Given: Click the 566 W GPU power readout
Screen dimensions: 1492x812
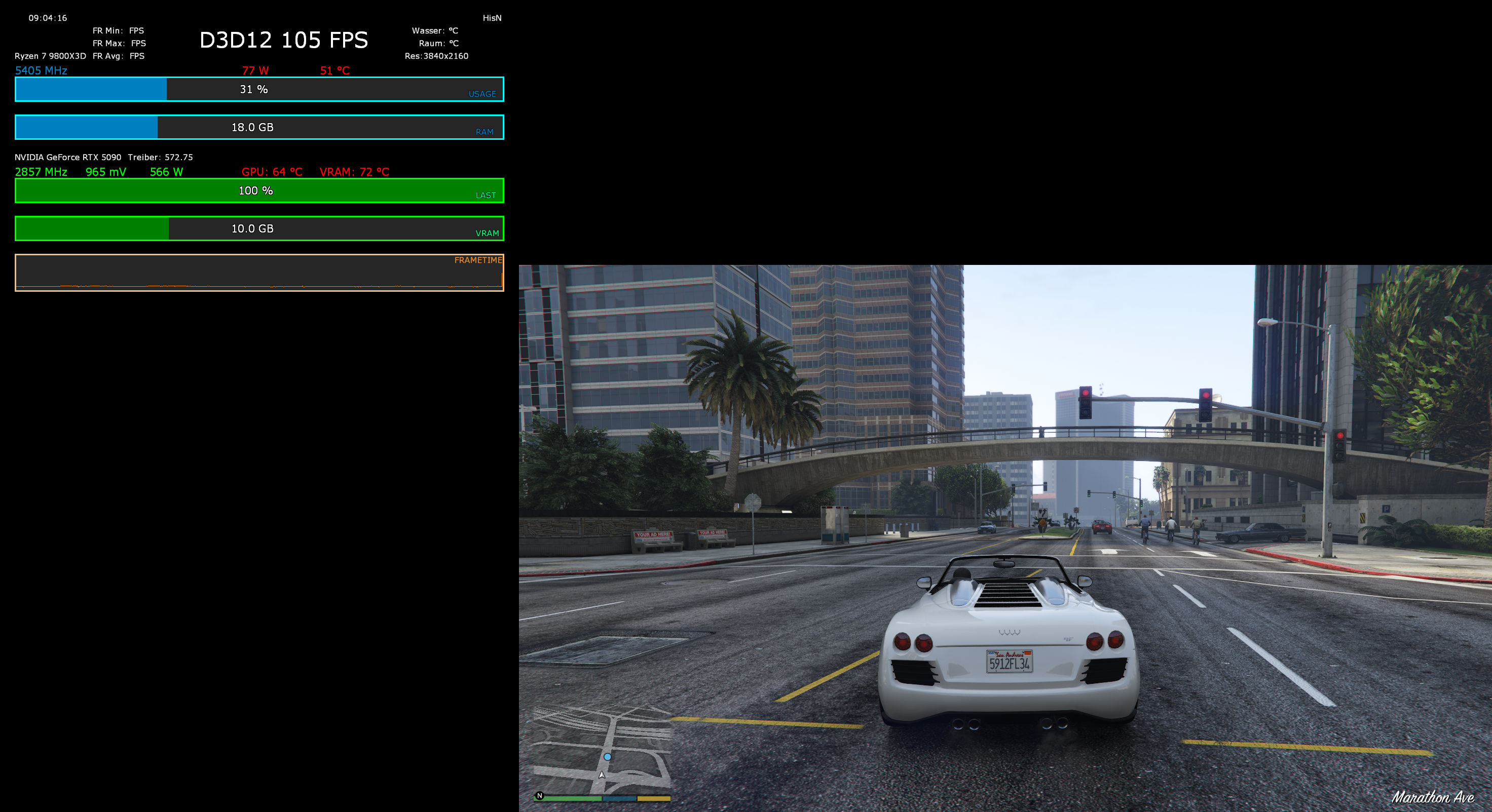Looking at the screenshot, I should 166,171.
